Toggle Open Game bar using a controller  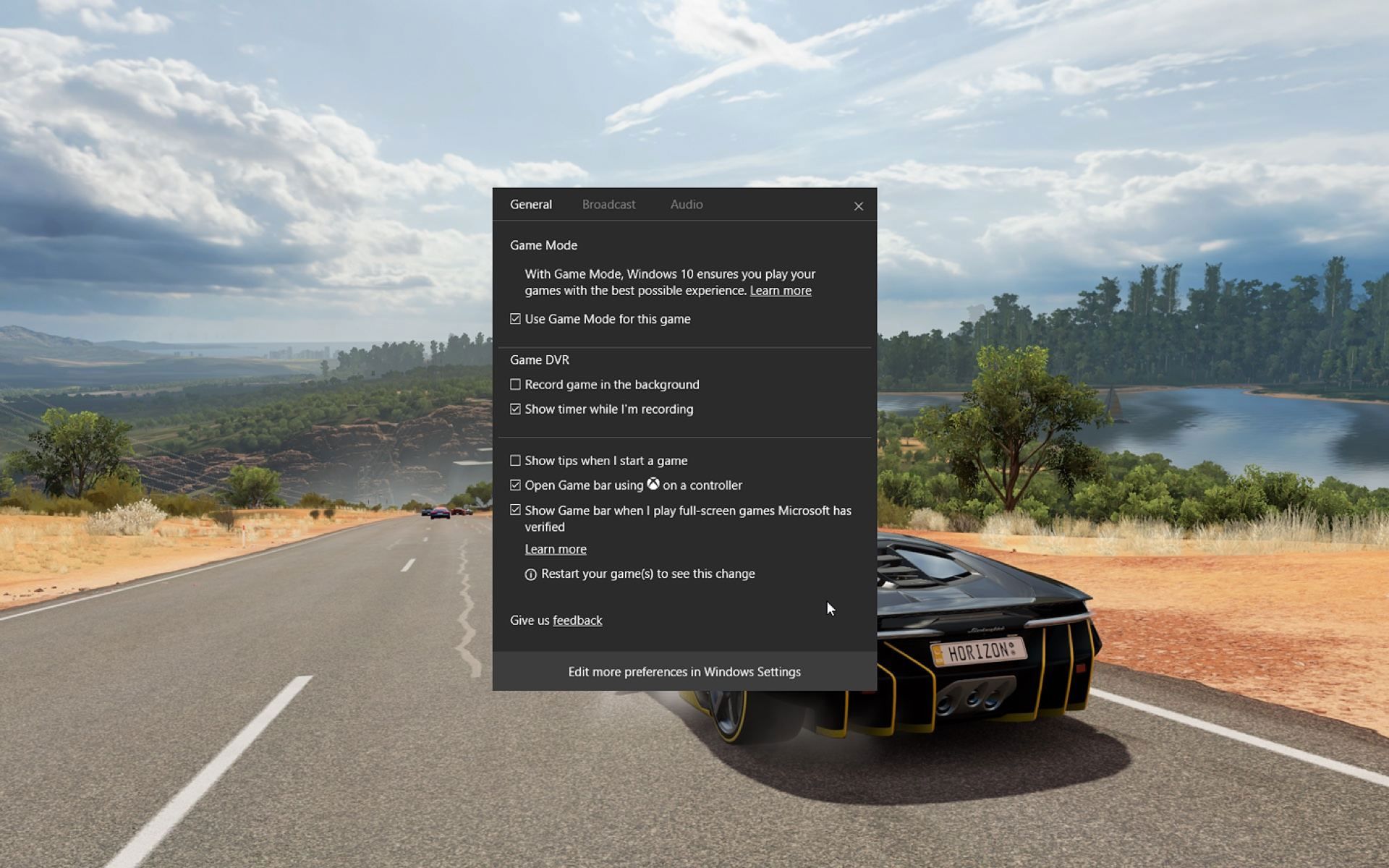click(515, 485)
